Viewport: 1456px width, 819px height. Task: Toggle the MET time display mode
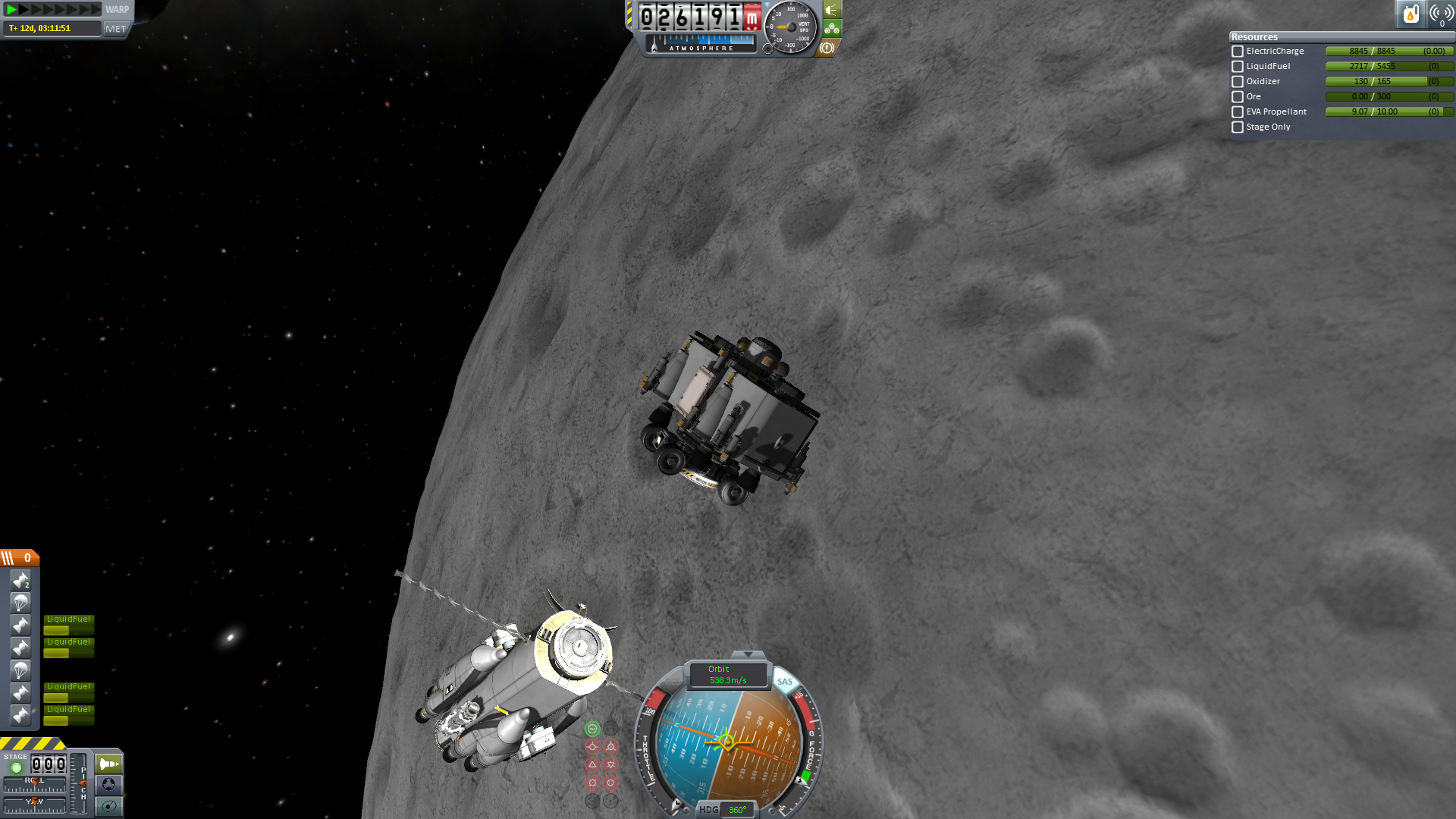(x=116, y=29)
